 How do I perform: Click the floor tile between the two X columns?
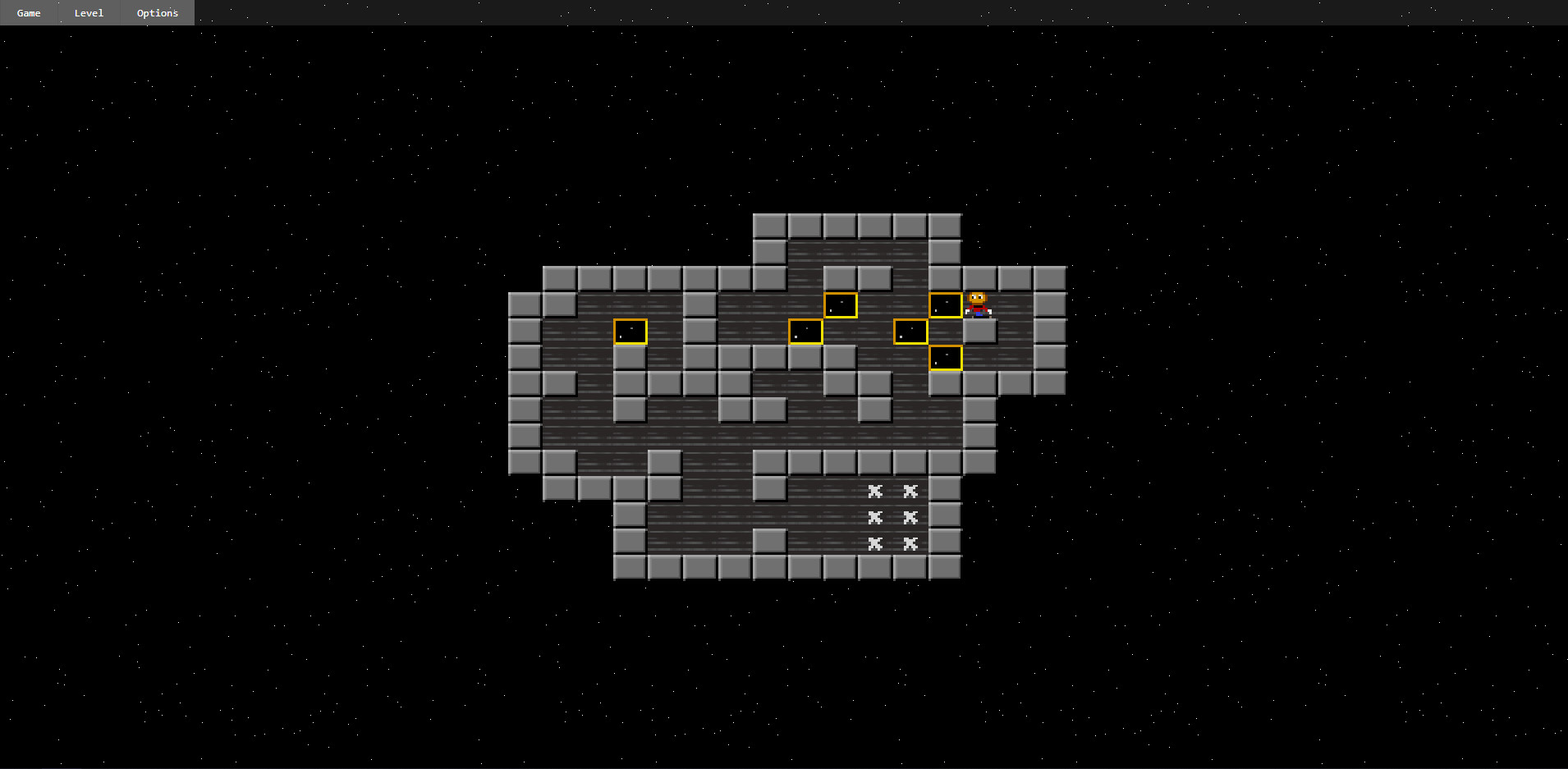[x=892, y=517]
